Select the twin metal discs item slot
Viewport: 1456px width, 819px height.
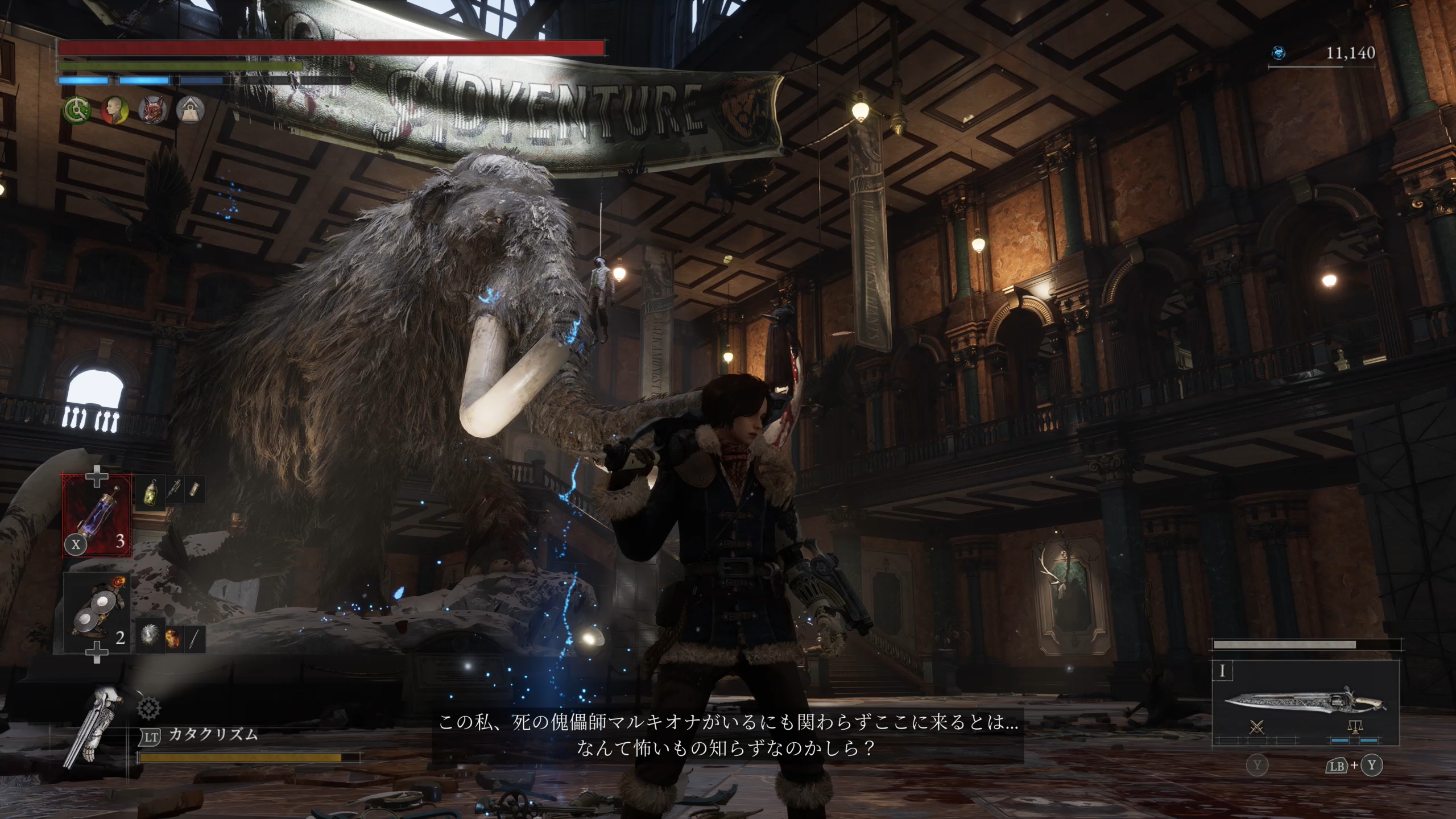click(97, 613)
